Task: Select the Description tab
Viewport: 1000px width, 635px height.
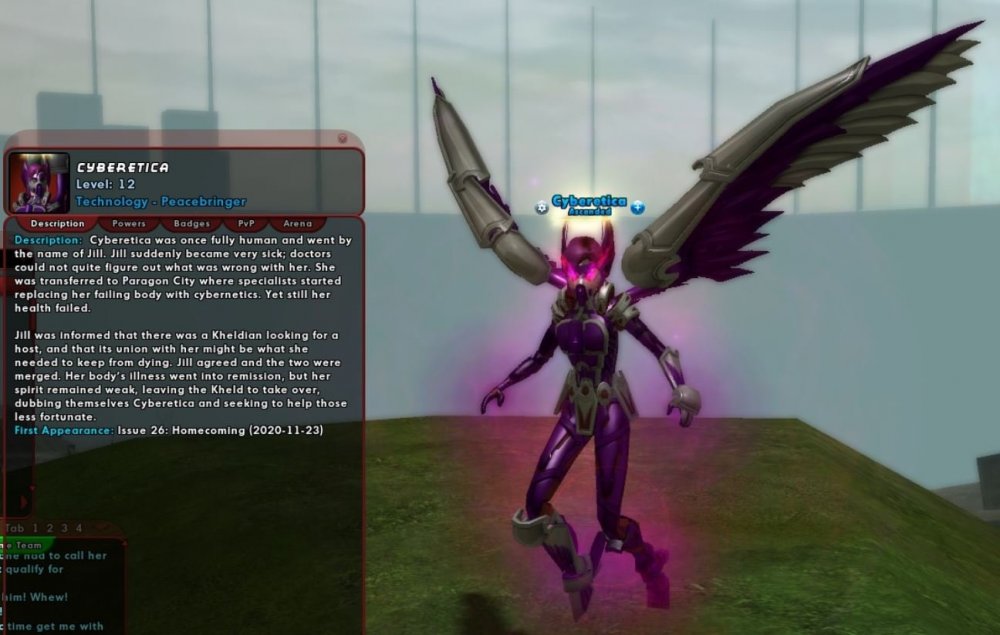Action: pos(57,224)
